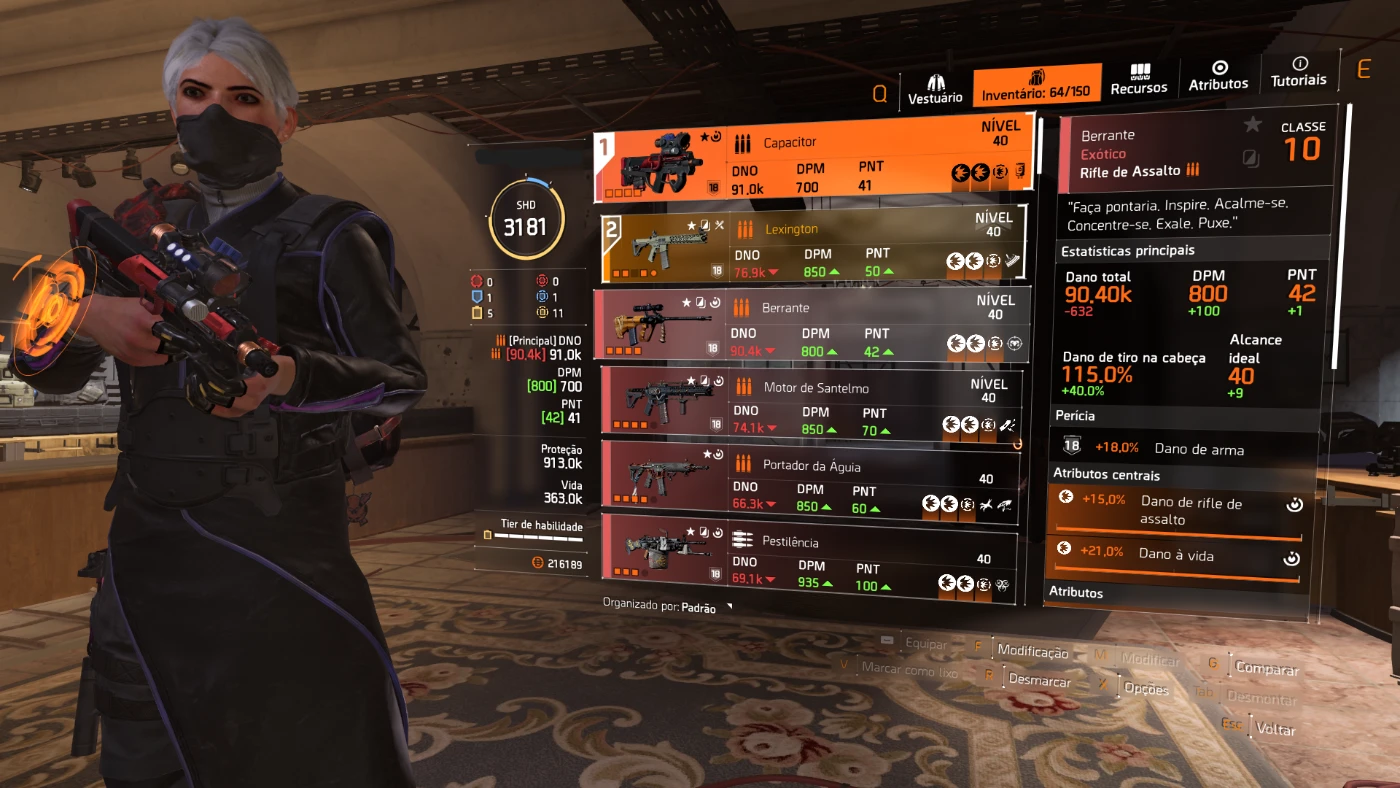Open the Tutoriais tab

(1299, 72)
